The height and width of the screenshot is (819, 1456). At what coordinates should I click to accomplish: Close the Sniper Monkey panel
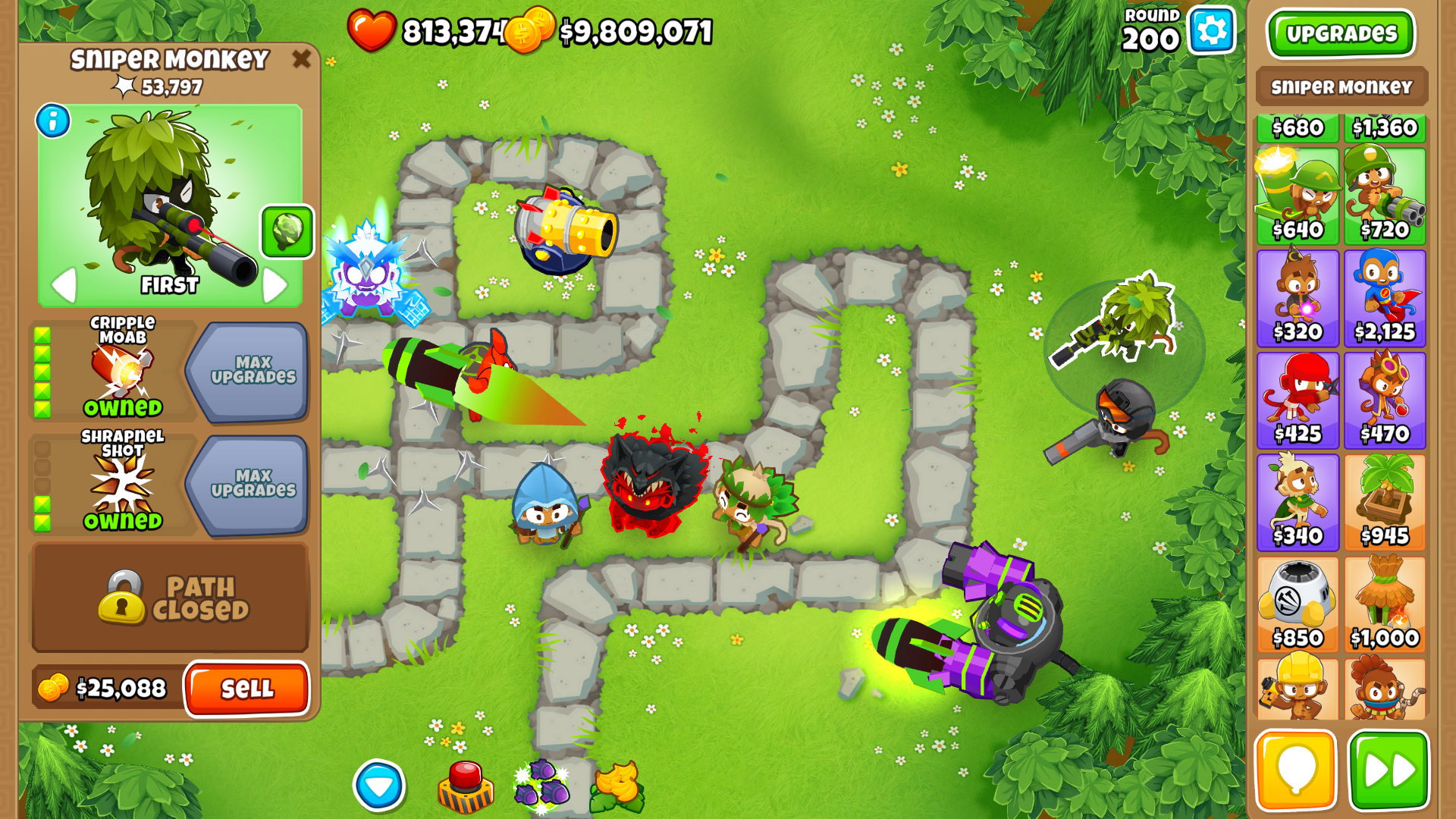click(x=301, y=58)
